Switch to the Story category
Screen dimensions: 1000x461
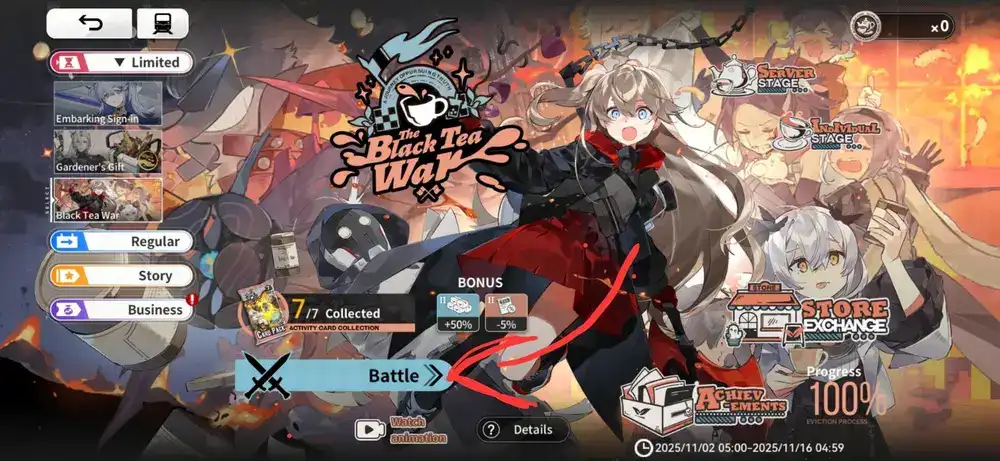pos(121,275)
